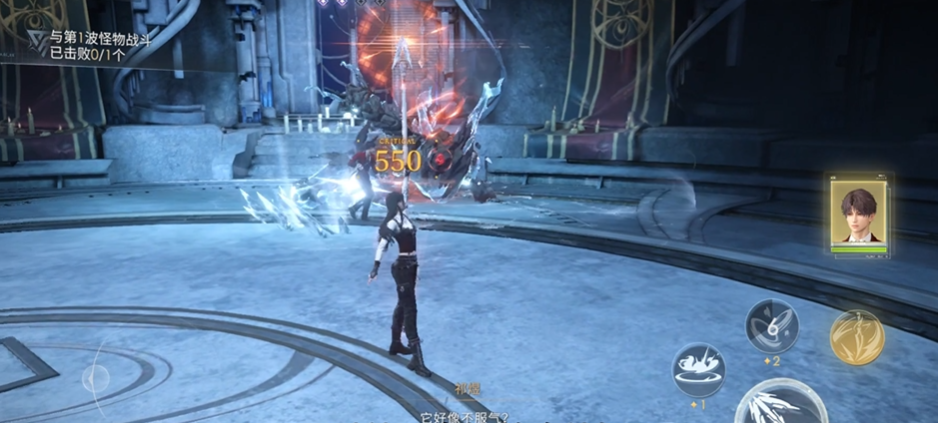Select the male companion portrait card
The image size is (938, 423).
[859, 215]
